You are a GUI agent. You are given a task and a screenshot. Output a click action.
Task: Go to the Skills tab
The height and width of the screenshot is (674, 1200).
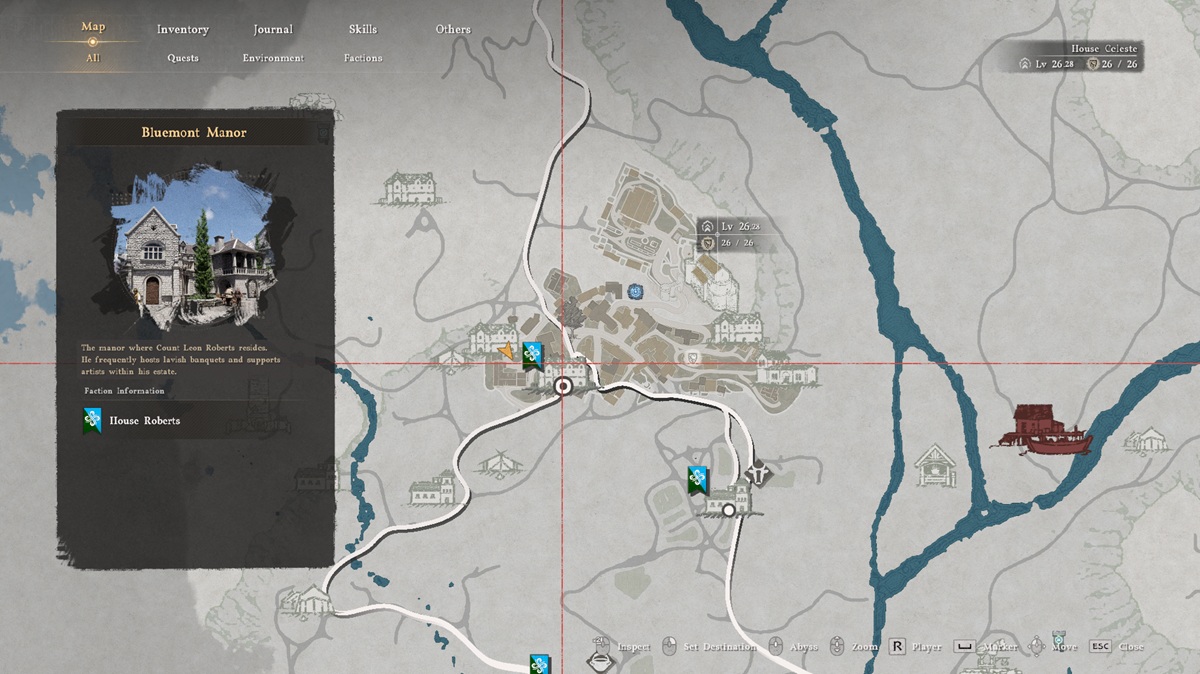click(x=363, y=29)
